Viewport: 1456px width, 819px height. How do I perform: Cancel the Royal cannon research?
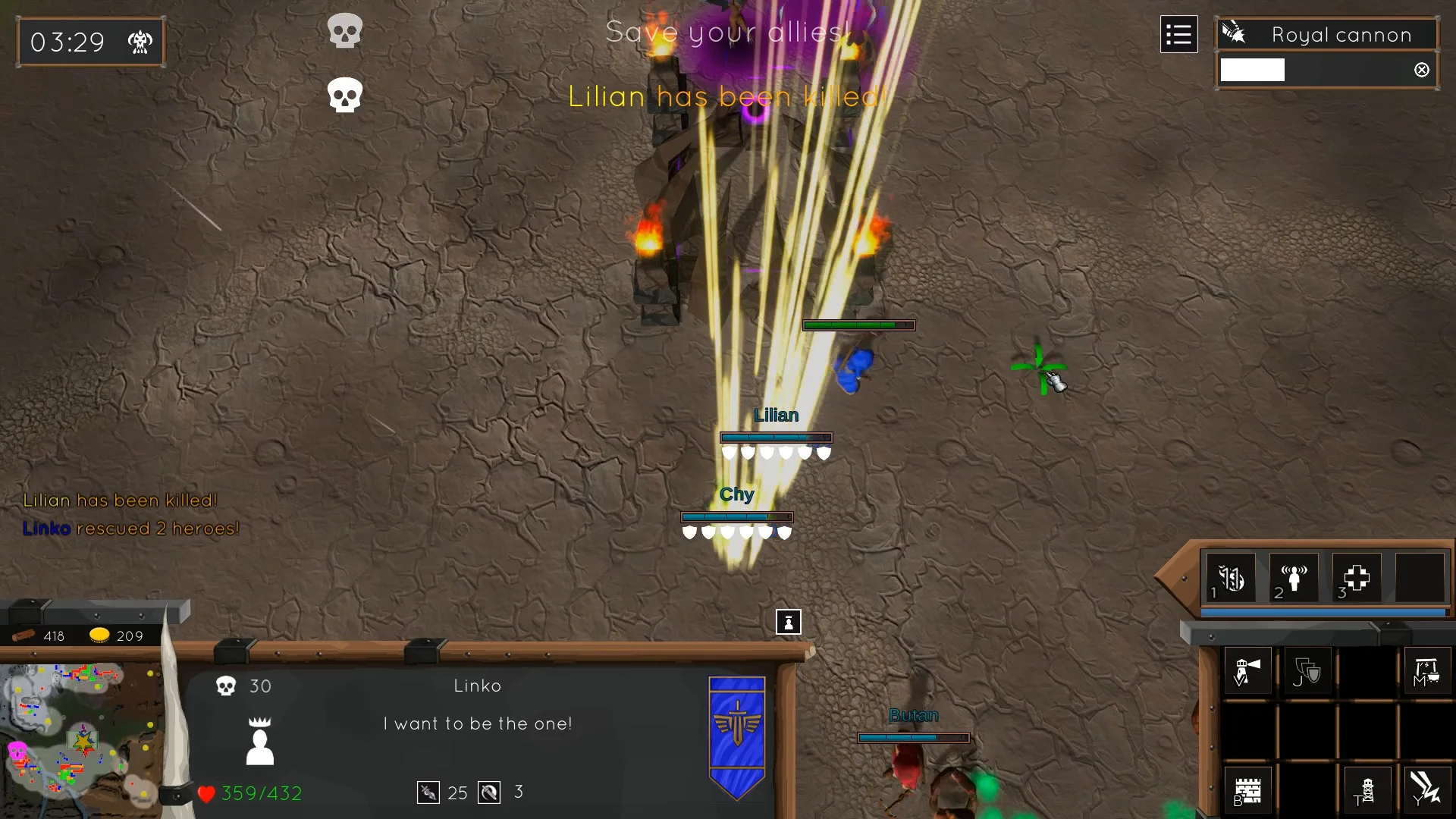1422,70
